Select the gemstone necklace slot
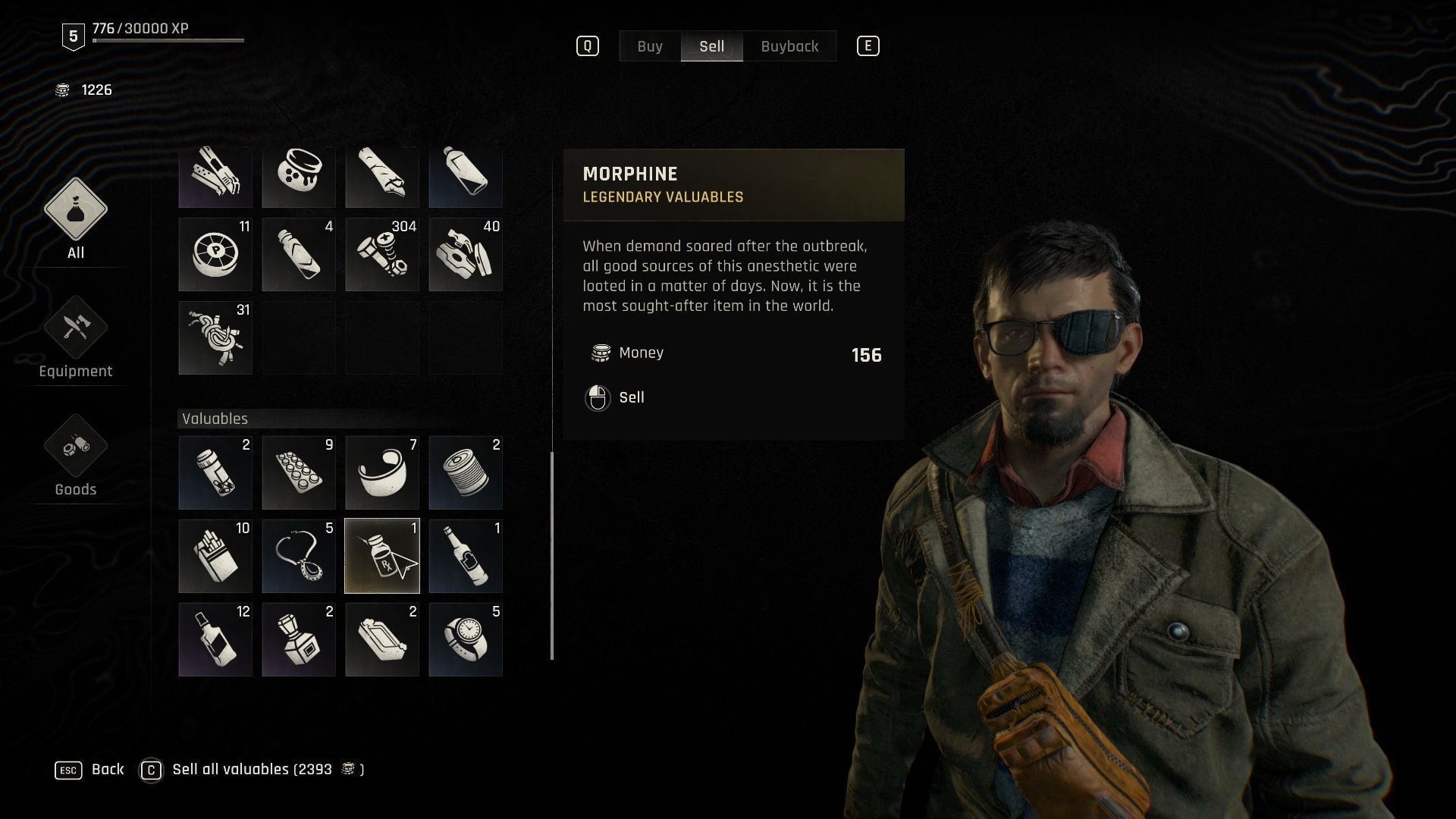The image size is (1456, 819). pos(299,556)
